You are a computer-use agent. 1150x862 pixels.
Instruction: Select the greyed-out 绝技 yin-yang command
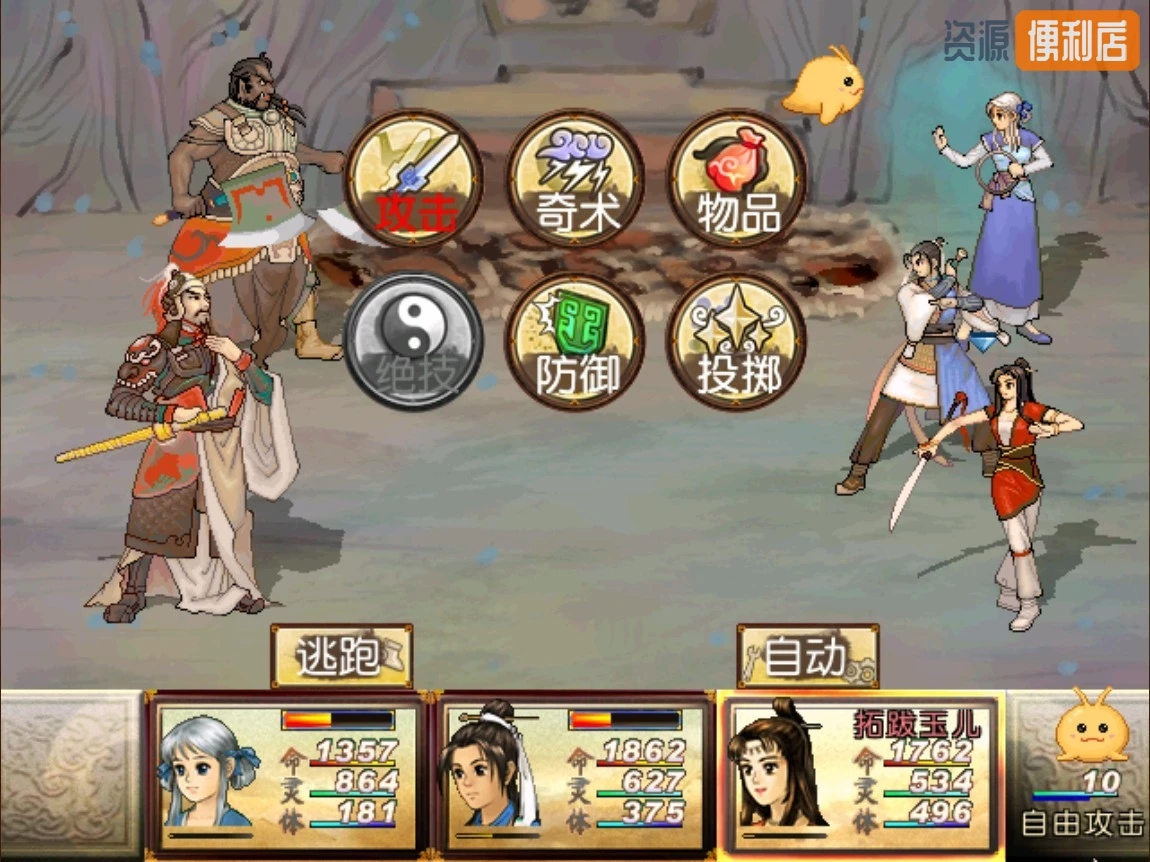click(414, 340)
